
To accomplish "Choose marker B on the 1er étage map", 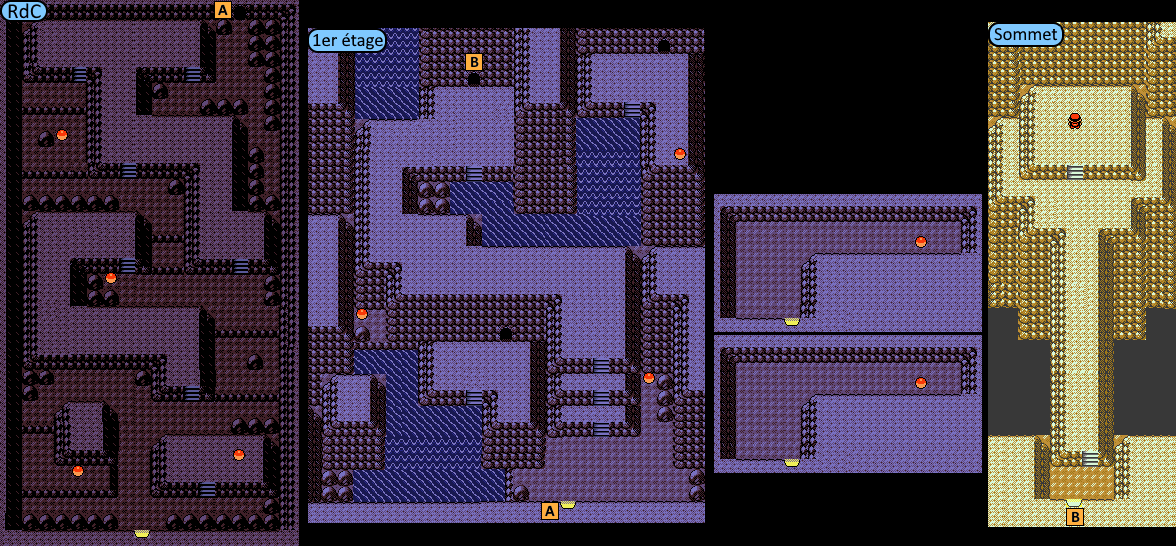I will [474, 61].
